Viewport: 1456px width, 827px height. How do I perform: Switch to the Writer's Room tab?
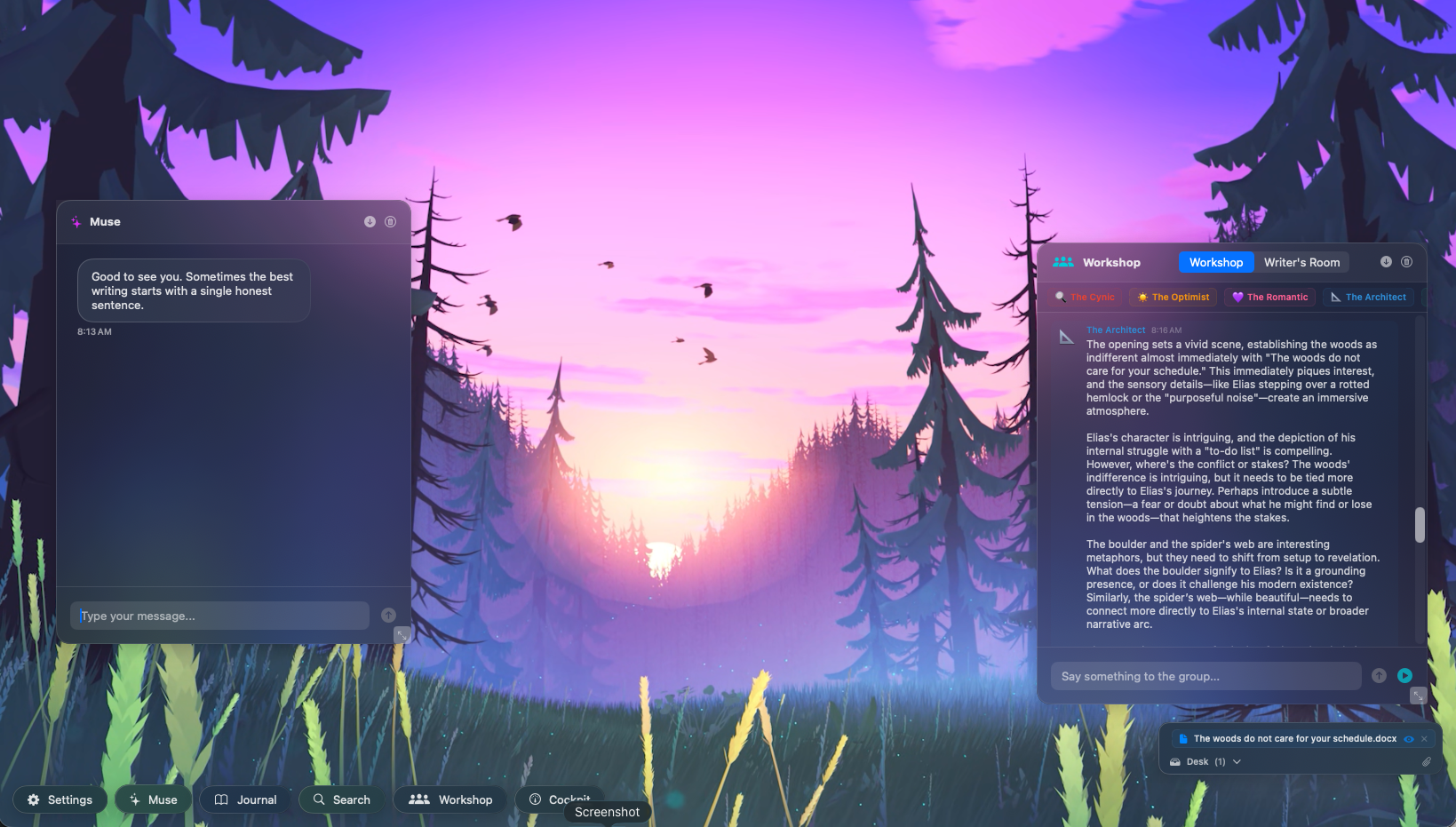click(x=1301, y=262)
